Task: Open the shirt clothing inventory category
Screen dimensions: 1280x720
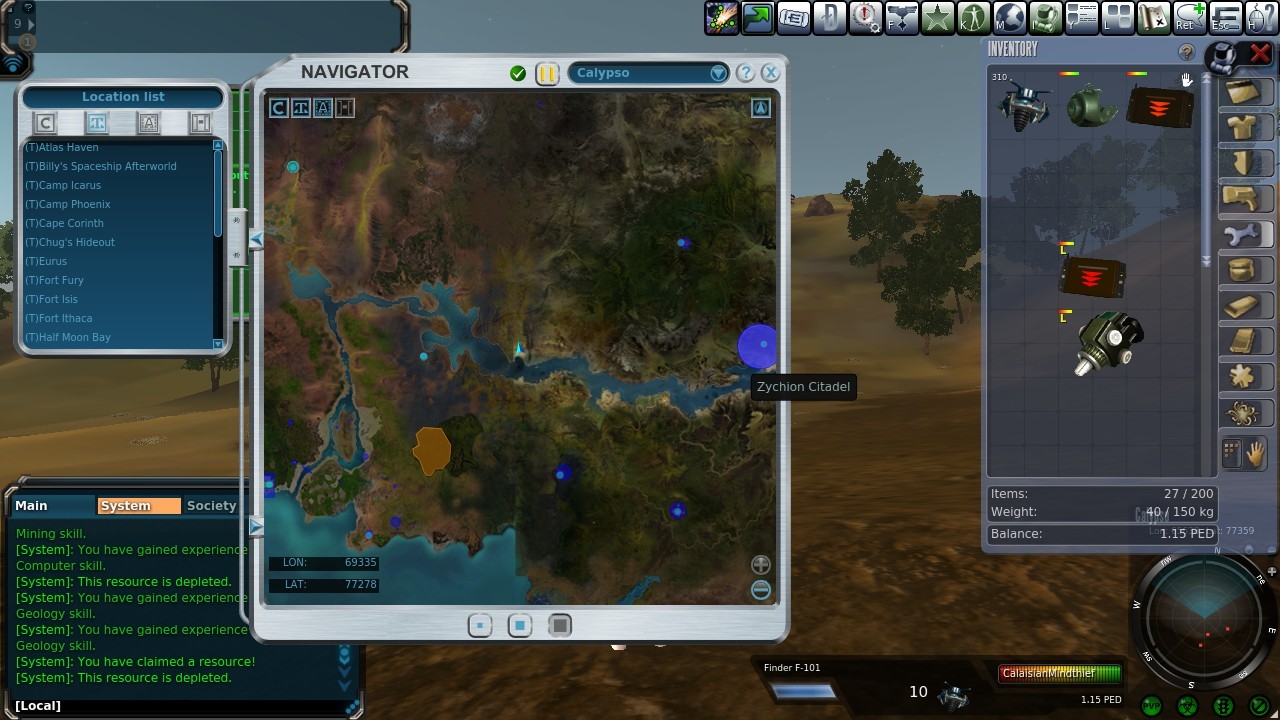Action: [1242, 127]
